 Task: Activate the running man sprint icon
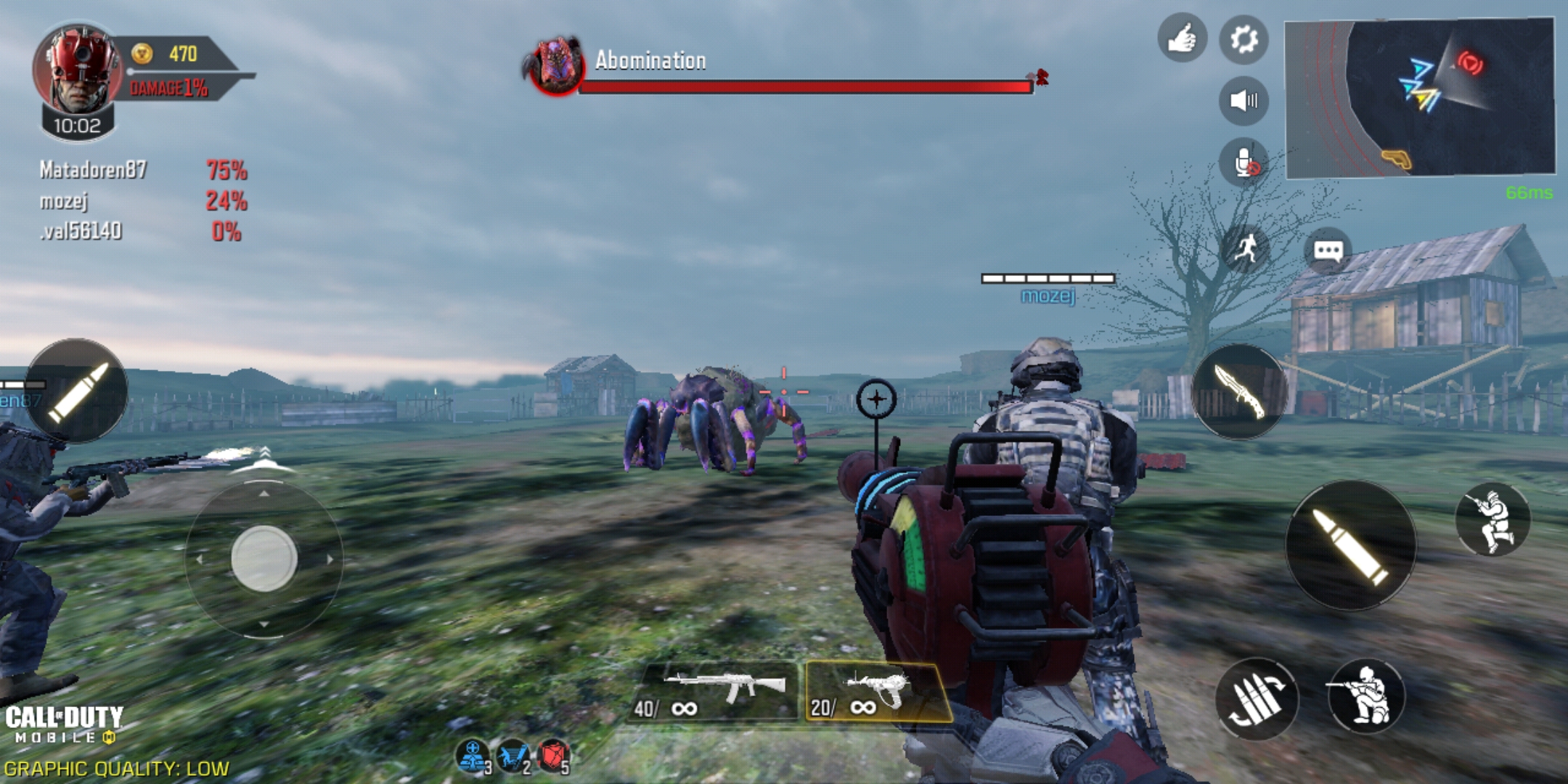pyautogui.click(x=1246, y=250)
